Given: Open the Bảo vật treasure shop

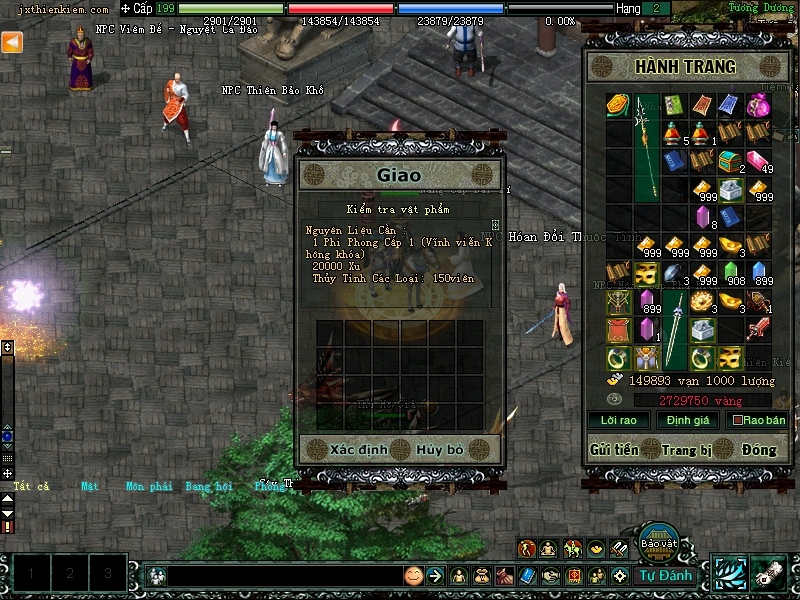Looking at the screenshot, I should click(x=659, y=542).
